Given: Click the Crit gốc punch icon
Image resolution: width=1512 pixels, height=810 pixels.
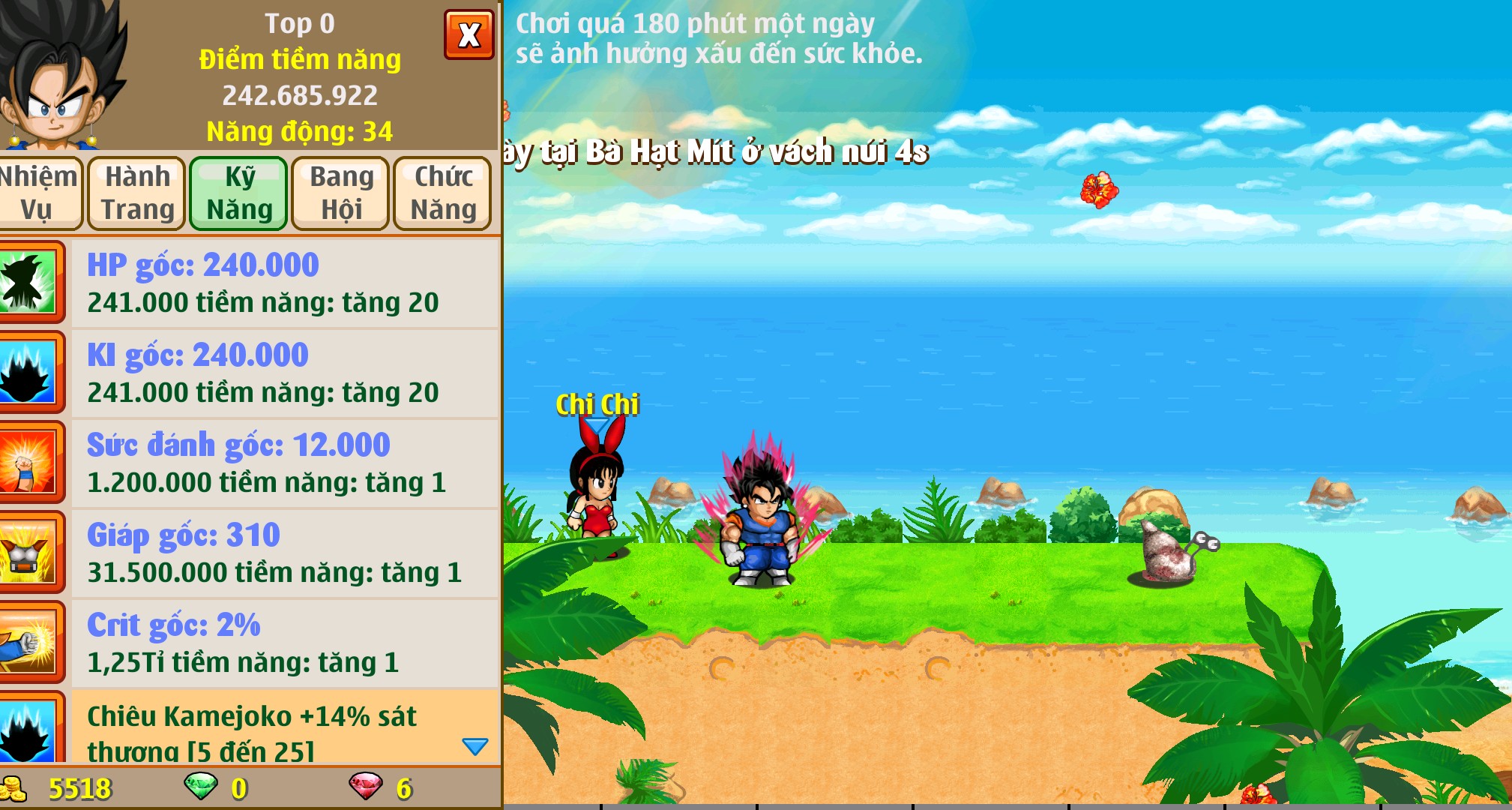Looking at the screenshot, I should tap(28, 642).
